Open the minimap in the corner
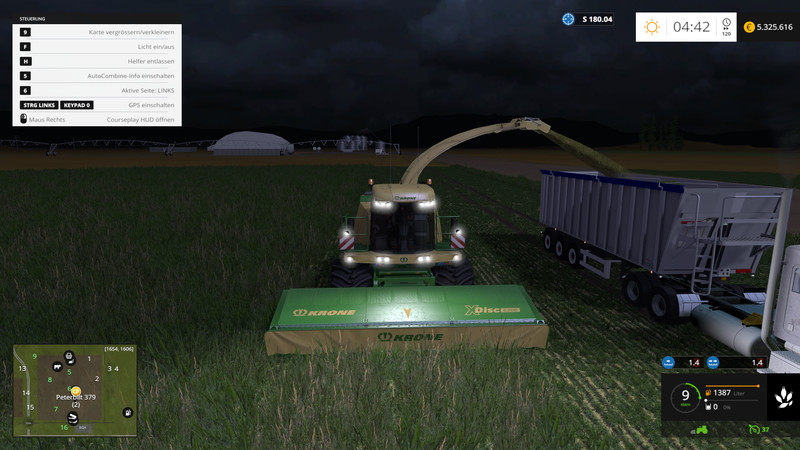 73,391
